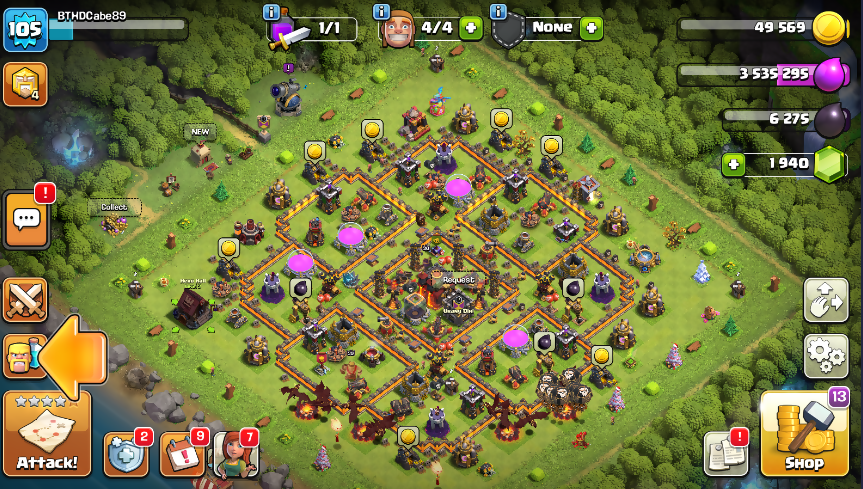Get a shield with the plus beside None
This screenshot has height=489, width=863.
click(x=591, y=28)
